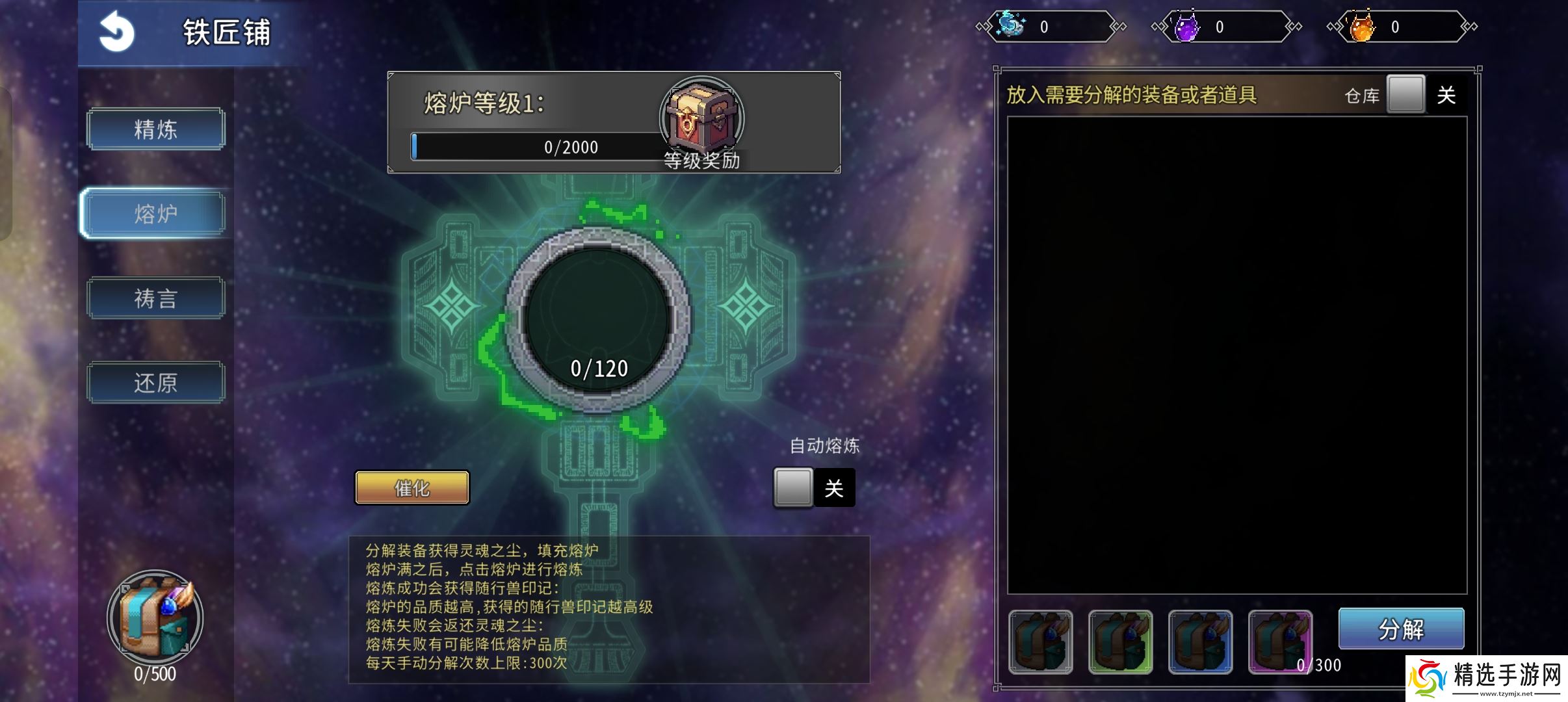Open the 等级奖励 reward chest icon
Screen dimensions: 1568x702
[702, 117]
